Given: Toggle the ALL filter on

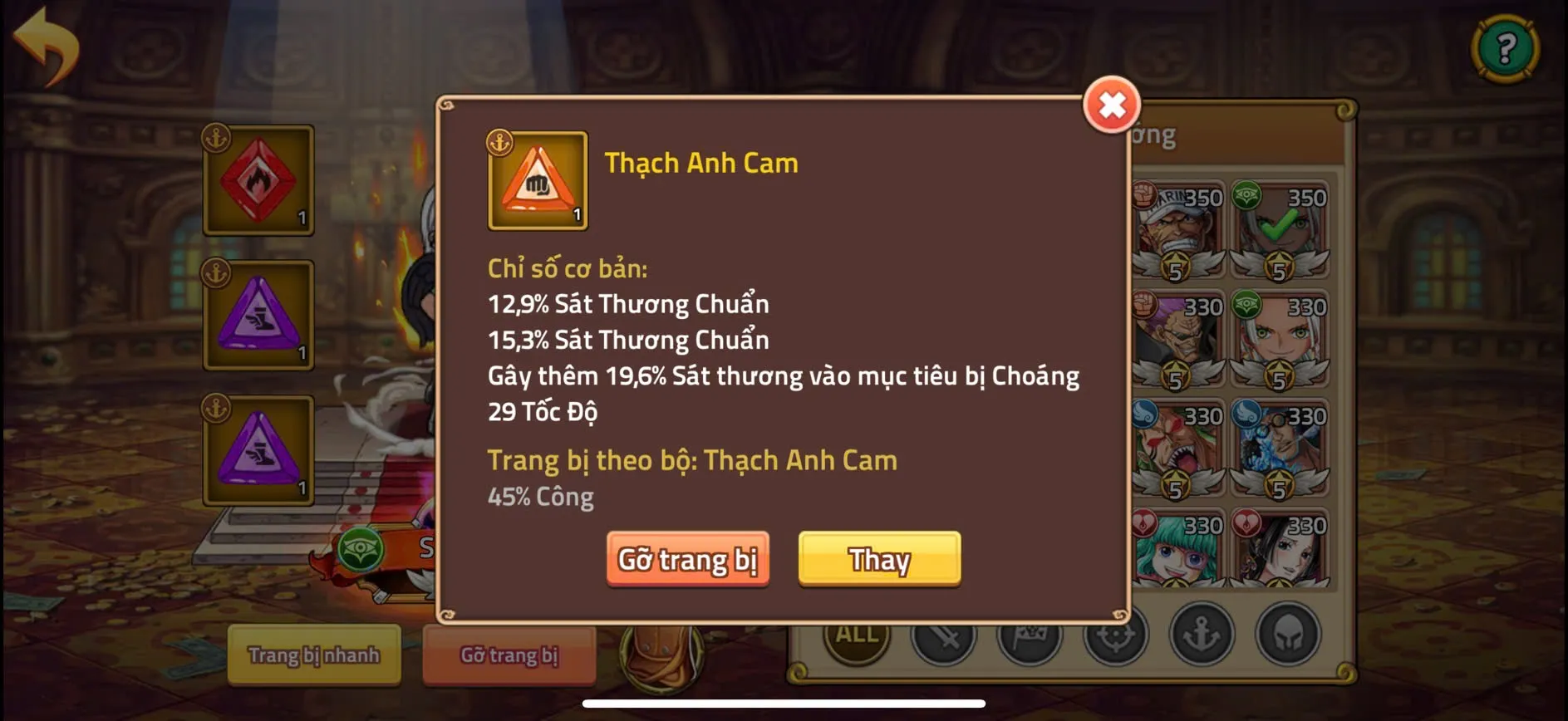Looking at the screenshot, I should [x=857, y=635].
